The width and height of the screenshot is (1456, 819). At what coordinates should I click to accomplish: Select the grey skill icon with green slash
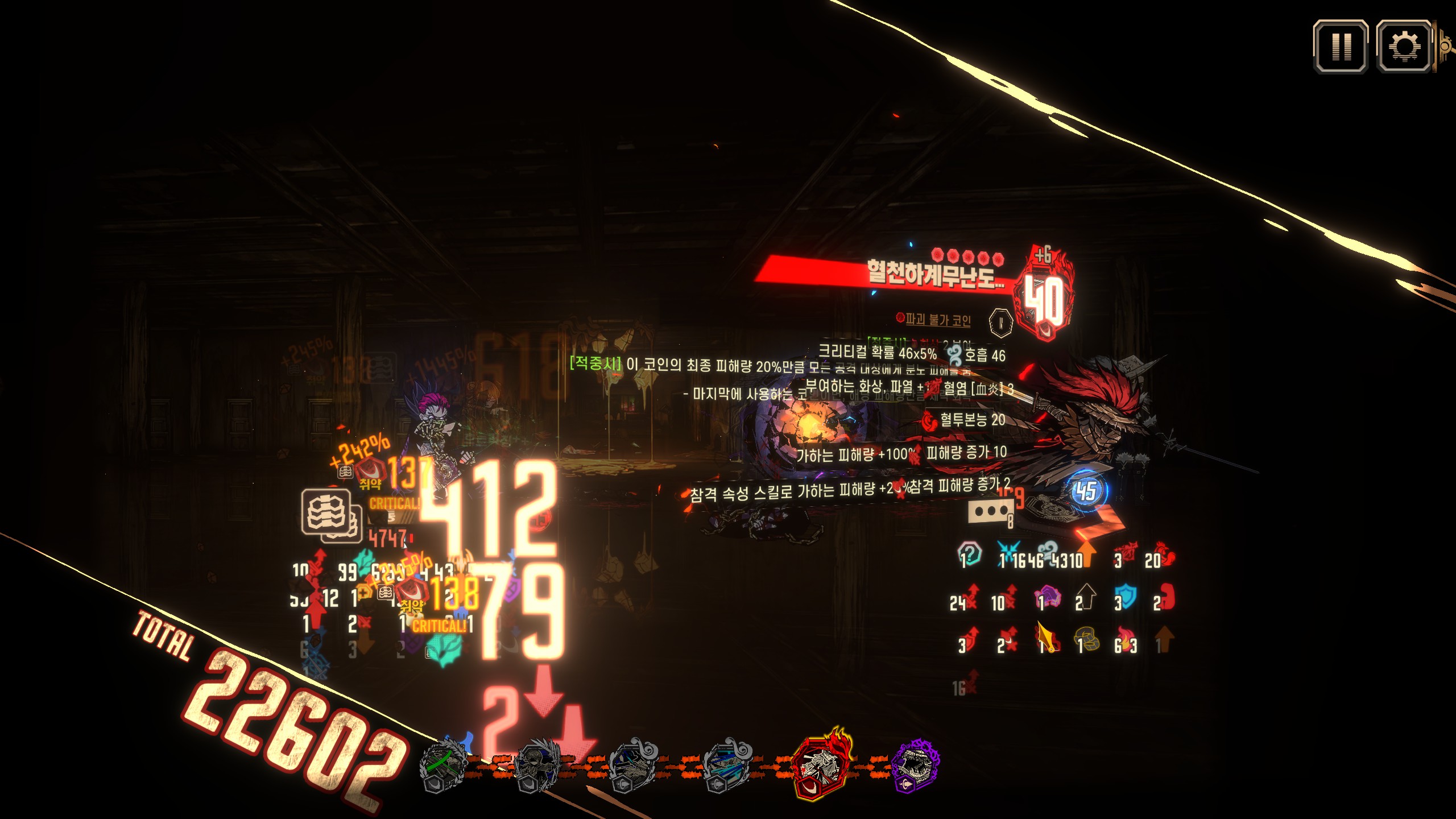coord(444,766)
